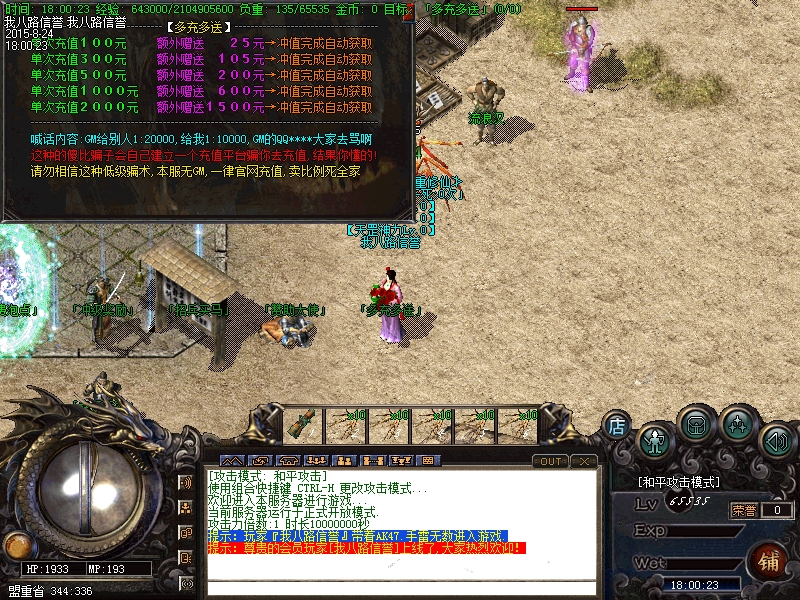Open the character status warrior icon
The width and height of the screenshot is (800, 600).
[x=654, y=440]
